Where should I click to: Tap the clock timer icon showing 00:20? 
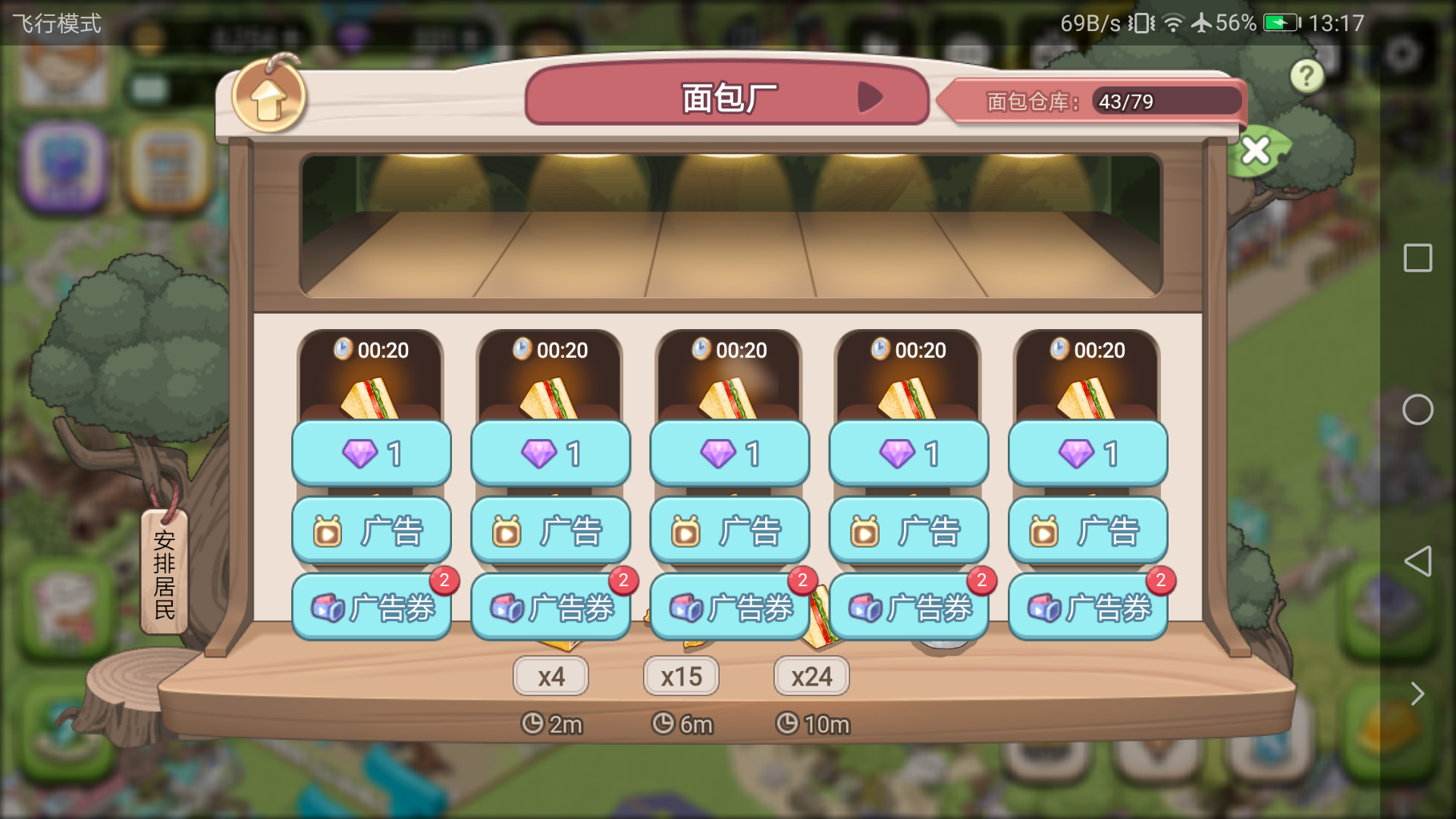click(x=344, y=350)
